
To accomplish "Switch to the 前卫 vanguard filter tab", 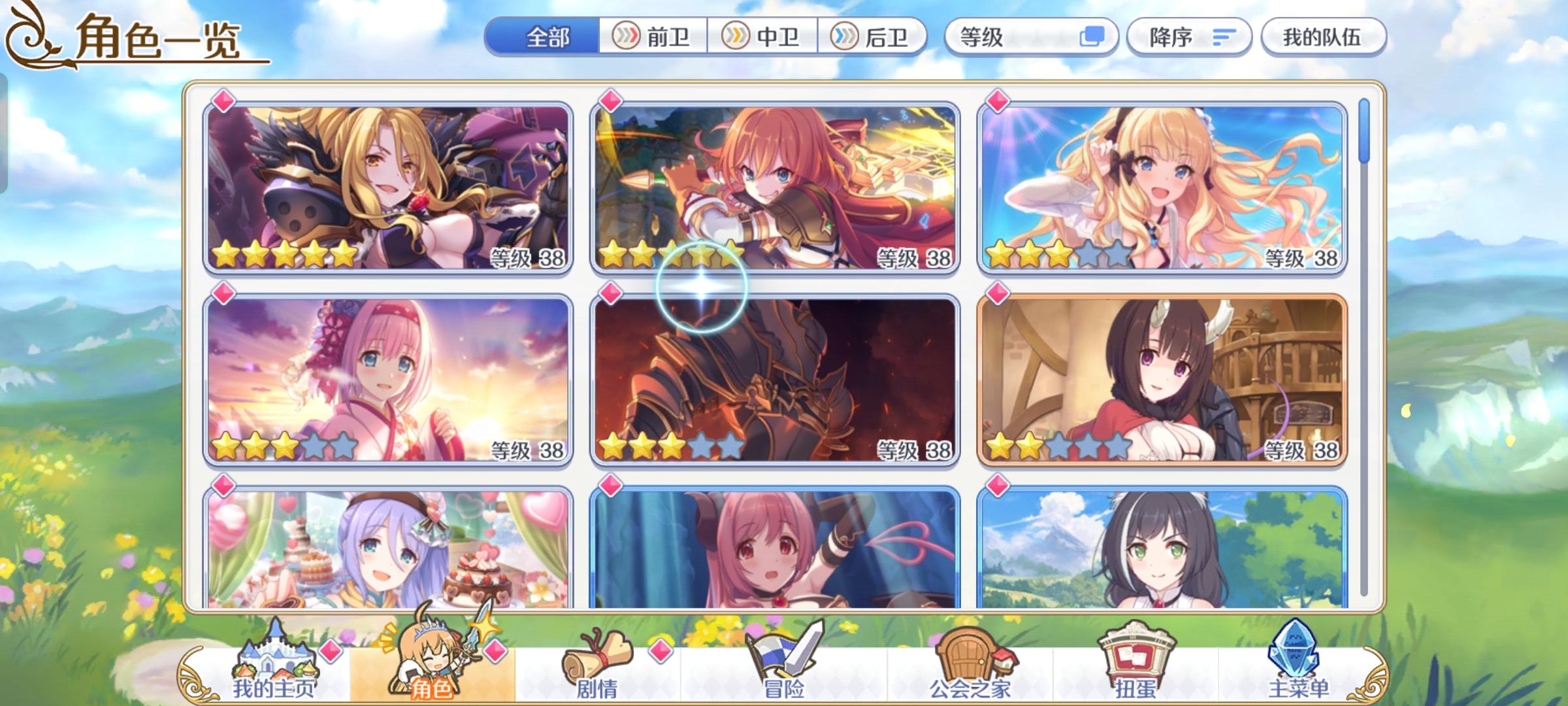I will coord(653,37).
